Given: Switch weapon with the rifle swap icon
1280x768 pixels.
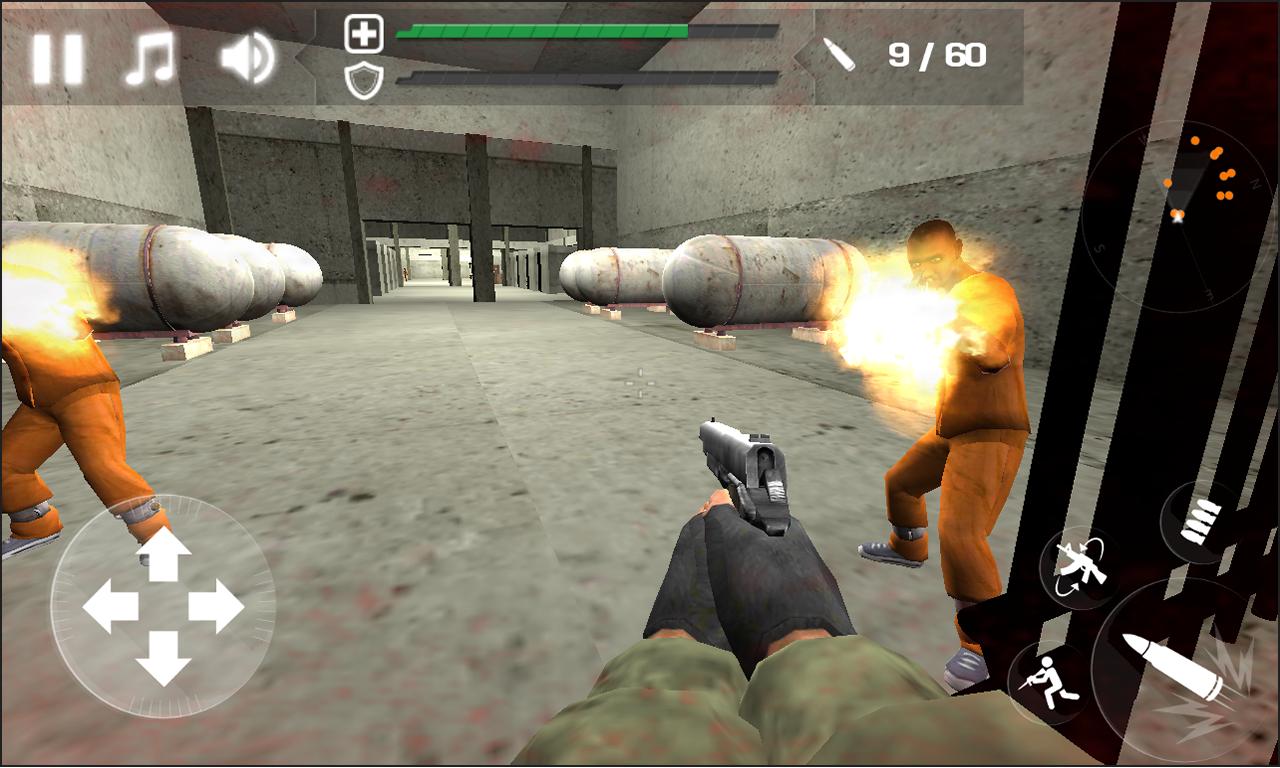Looking at the screenshot, I should point(1078,567).
